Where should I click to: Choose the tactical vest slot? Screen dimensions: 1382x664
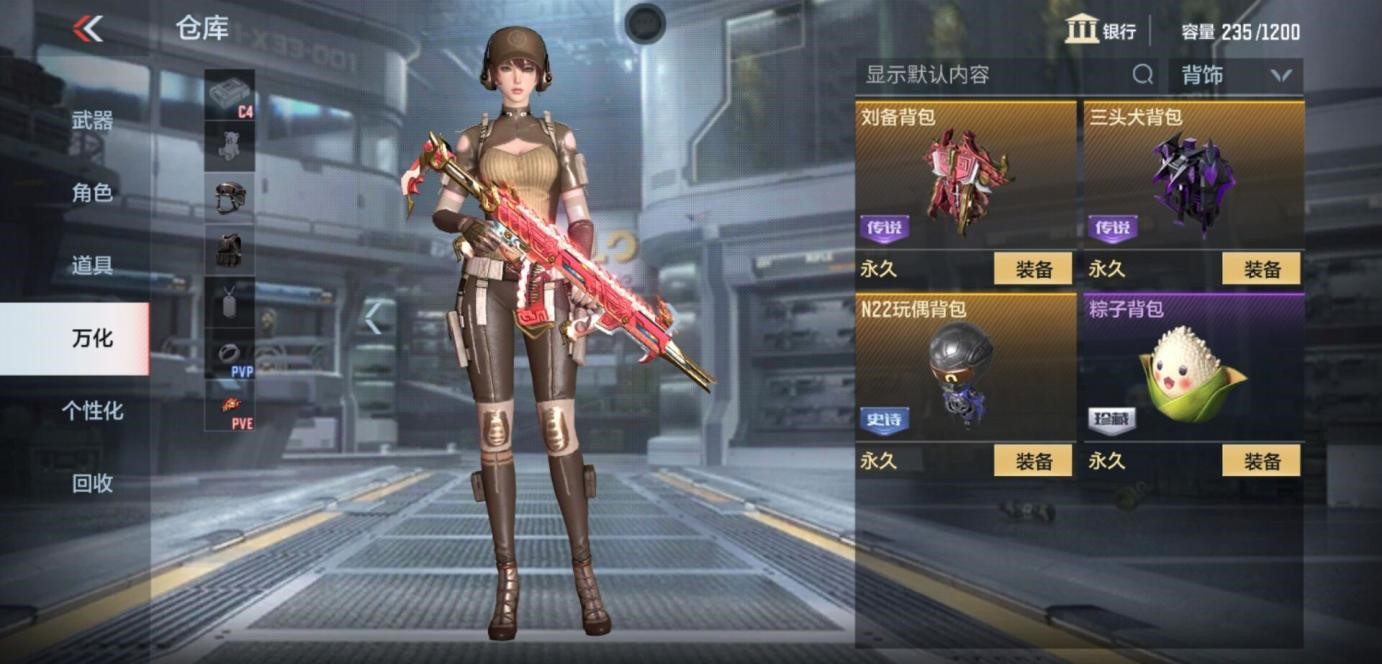[230, 249]
